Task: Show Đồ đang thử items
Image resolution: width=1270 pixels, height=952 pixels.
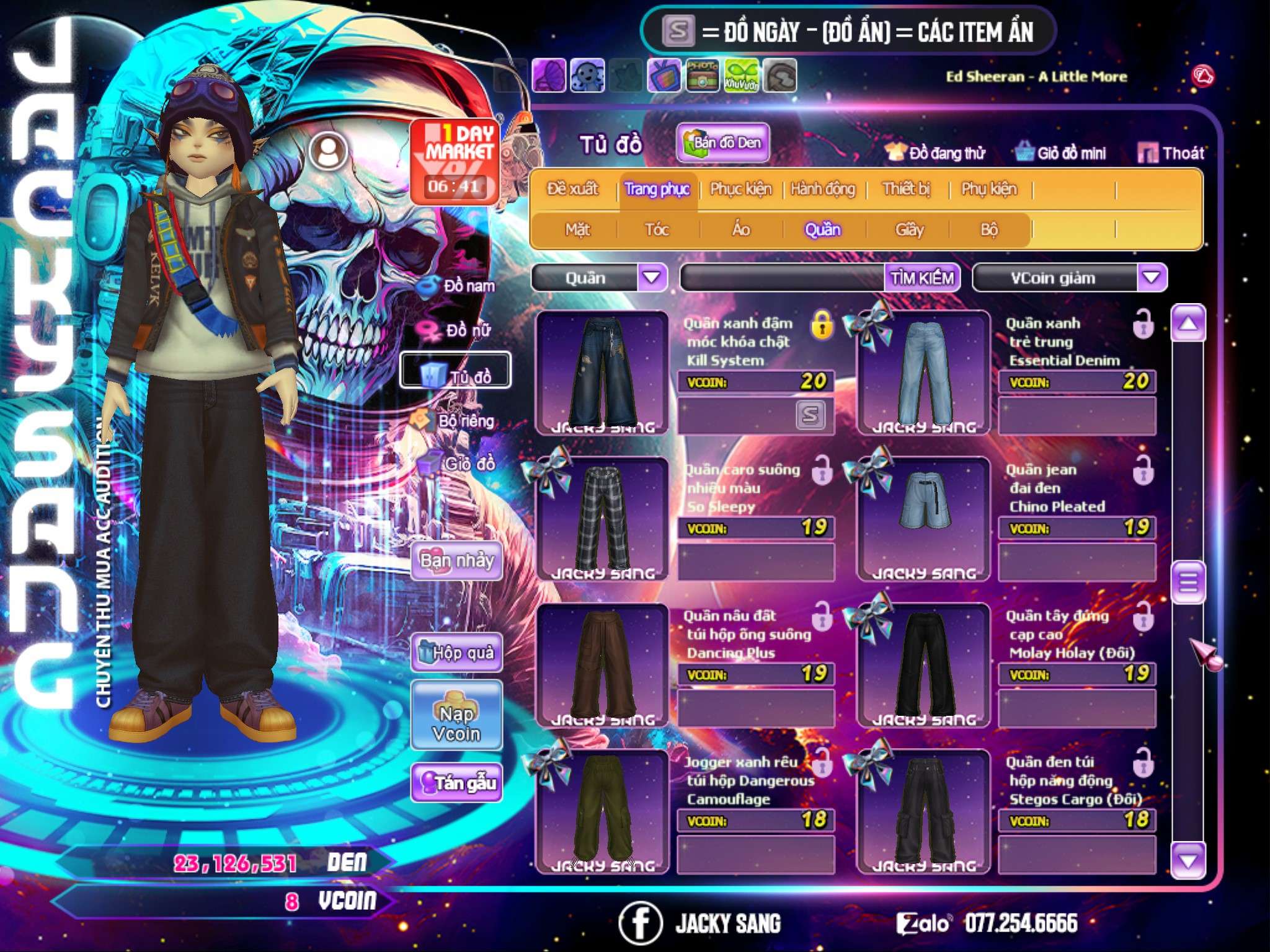Action: [x=936, y=152]
